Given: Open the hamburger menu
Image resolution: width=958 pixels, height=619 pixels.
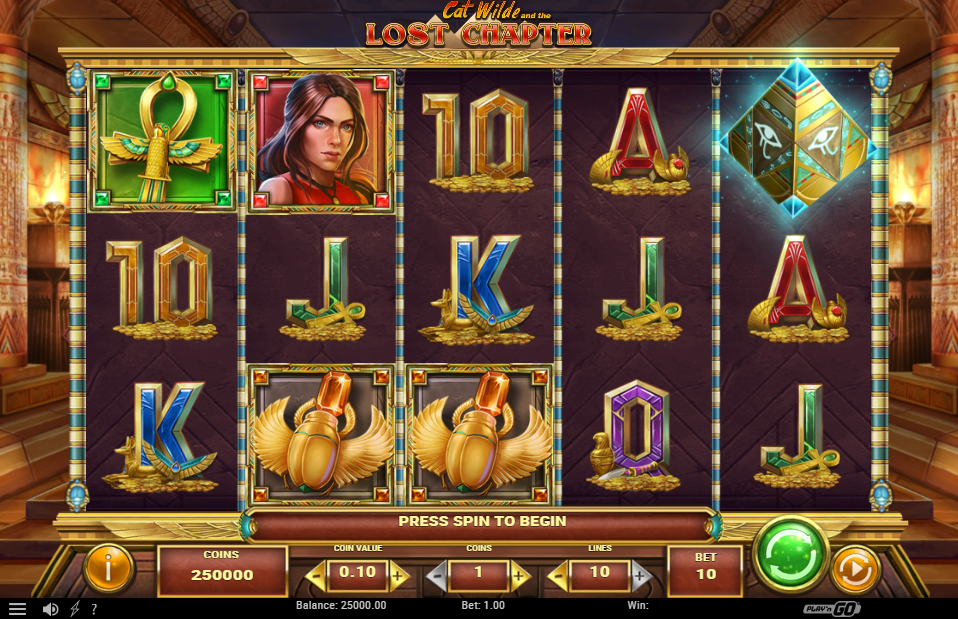Looking at the screenshot, I should click(x=17, y=608).
